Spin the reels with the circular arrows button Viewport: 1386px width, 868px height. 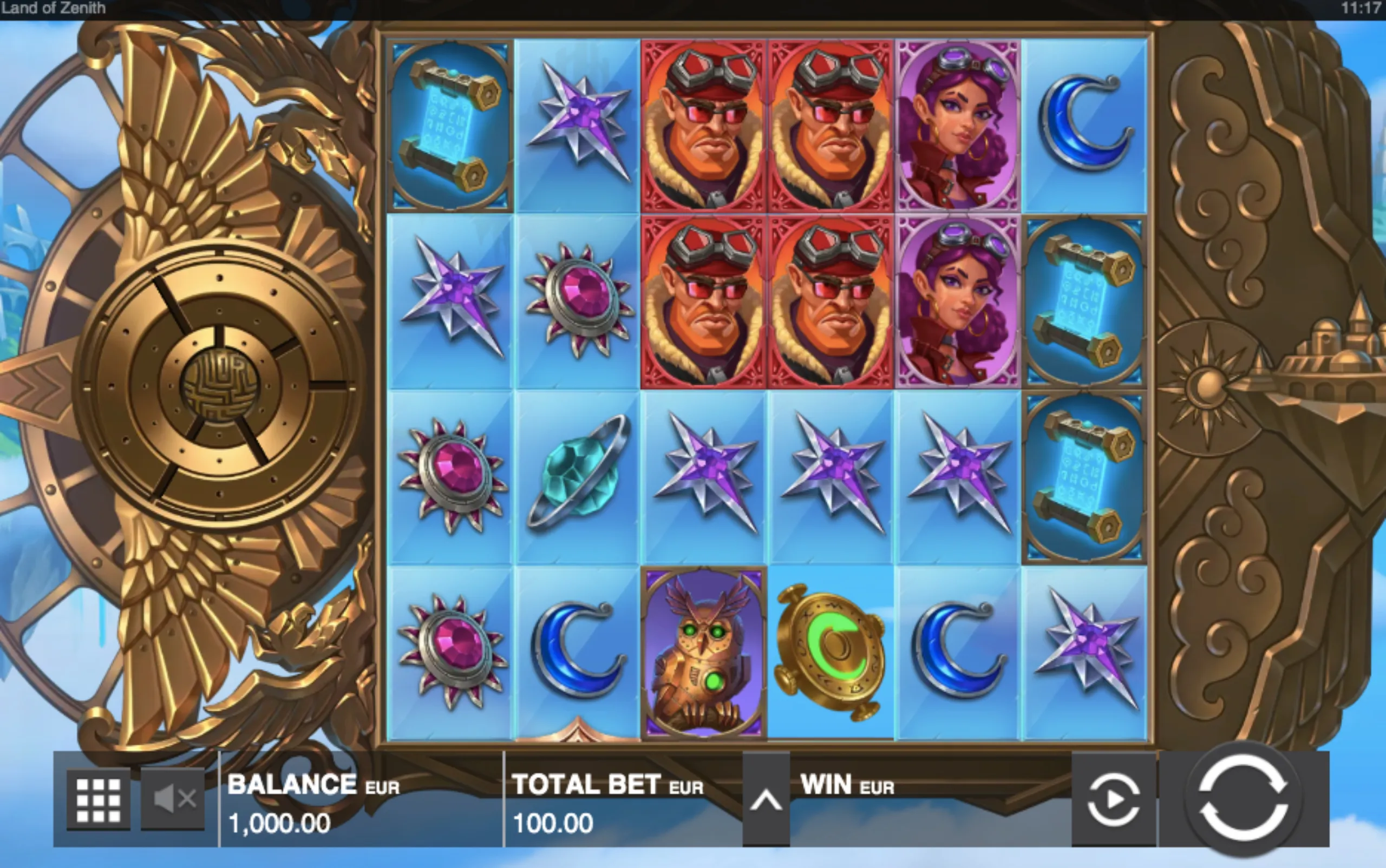(x=1243, y=799)
